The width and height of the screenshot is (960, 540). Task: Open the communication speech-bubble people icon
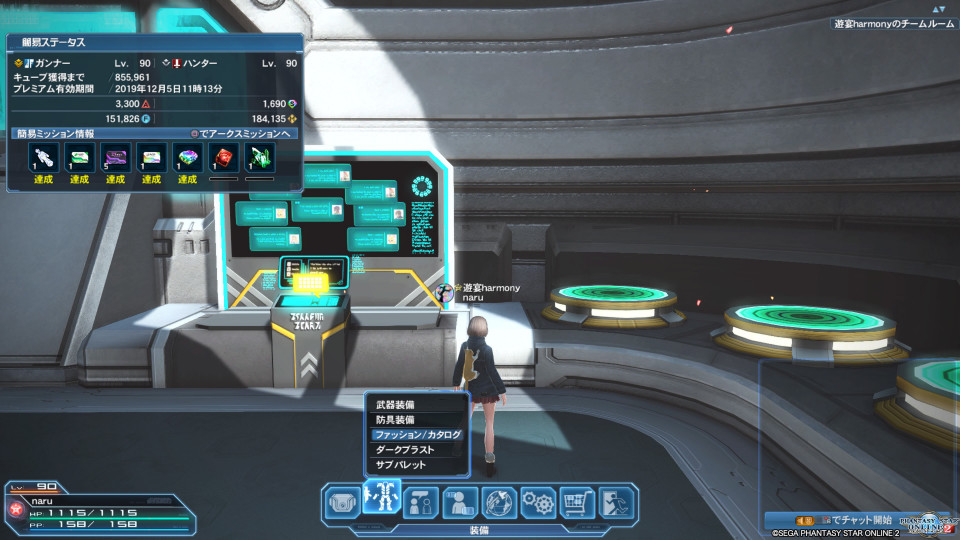click(420, 502)
